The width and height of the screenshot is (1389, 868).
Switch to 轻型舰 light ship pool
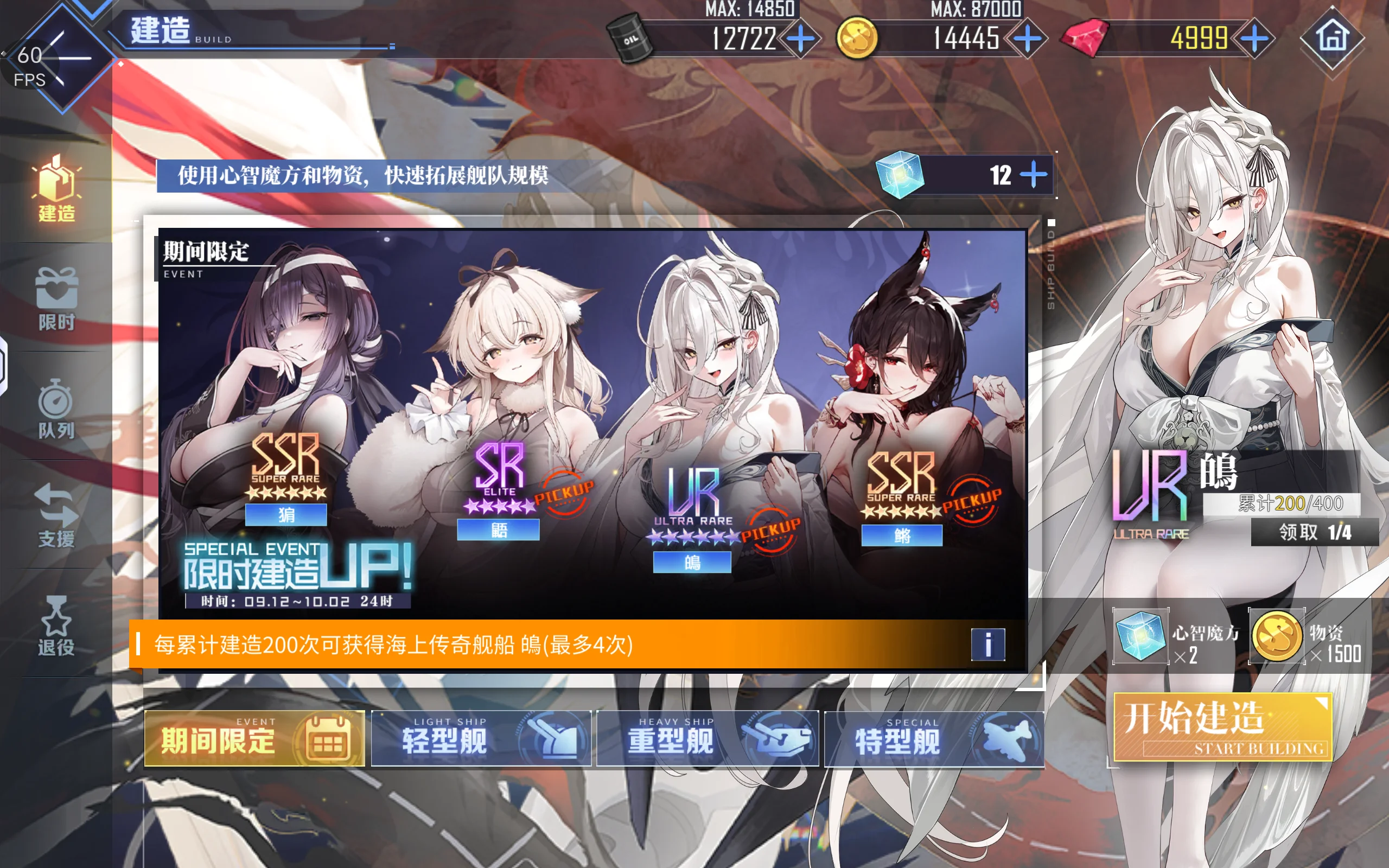(481, 739)
